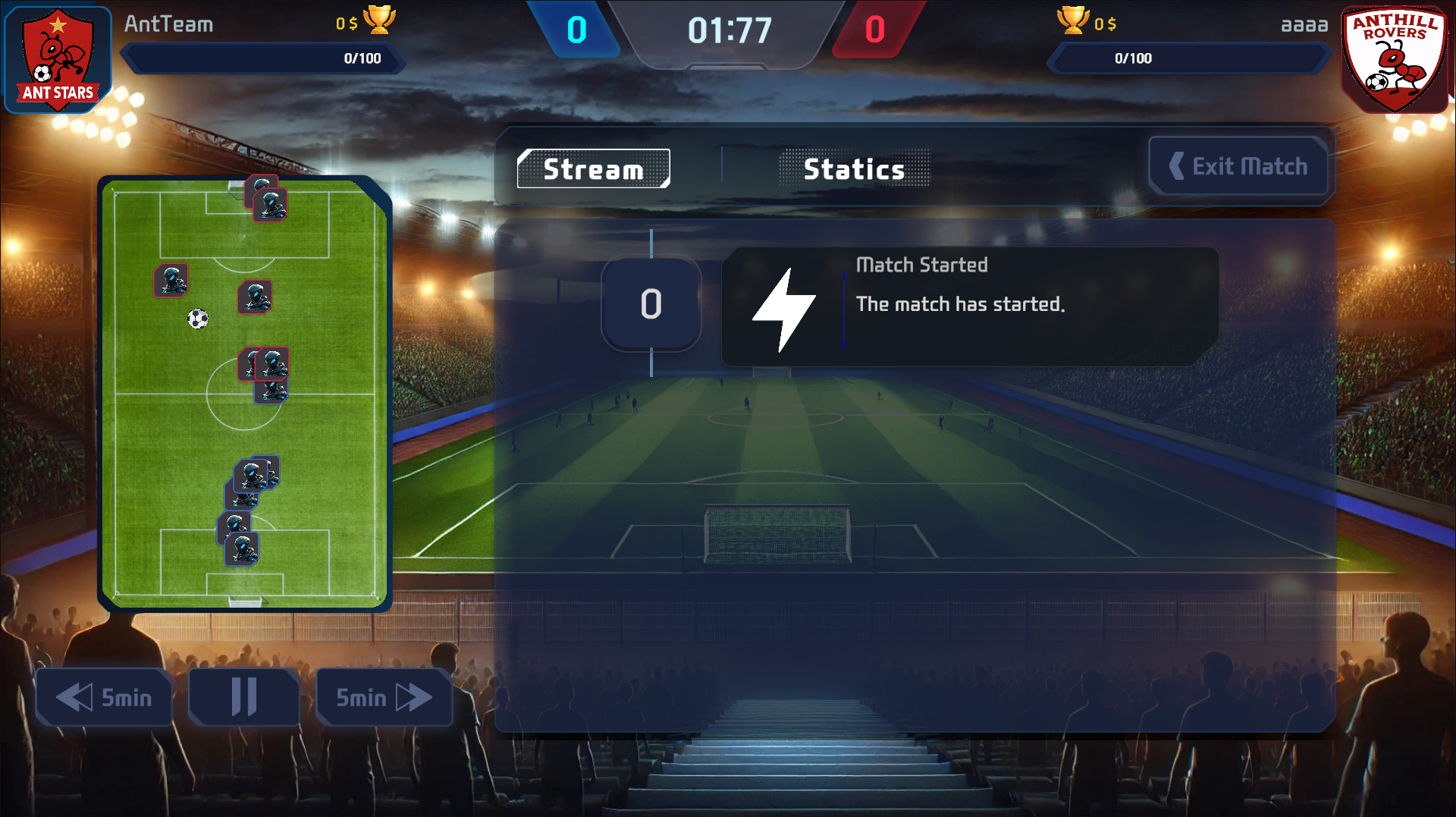Click the blue home score display
This screenshot has width=1456, height=817.
pos(577,30)
